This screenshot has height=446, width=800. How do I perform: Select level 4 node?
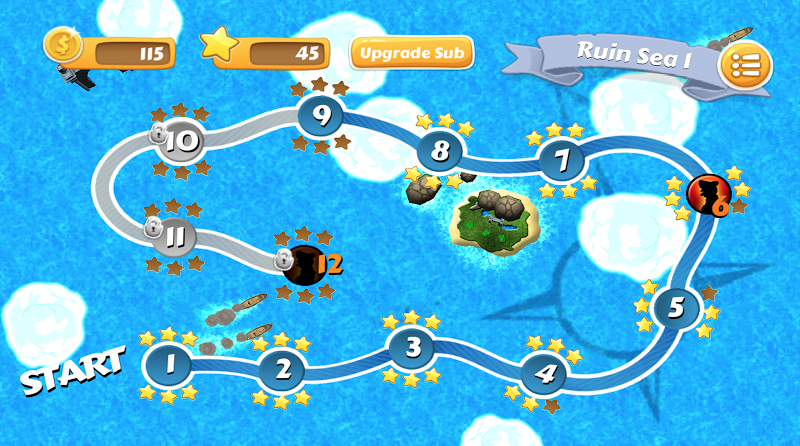(545, 374)
